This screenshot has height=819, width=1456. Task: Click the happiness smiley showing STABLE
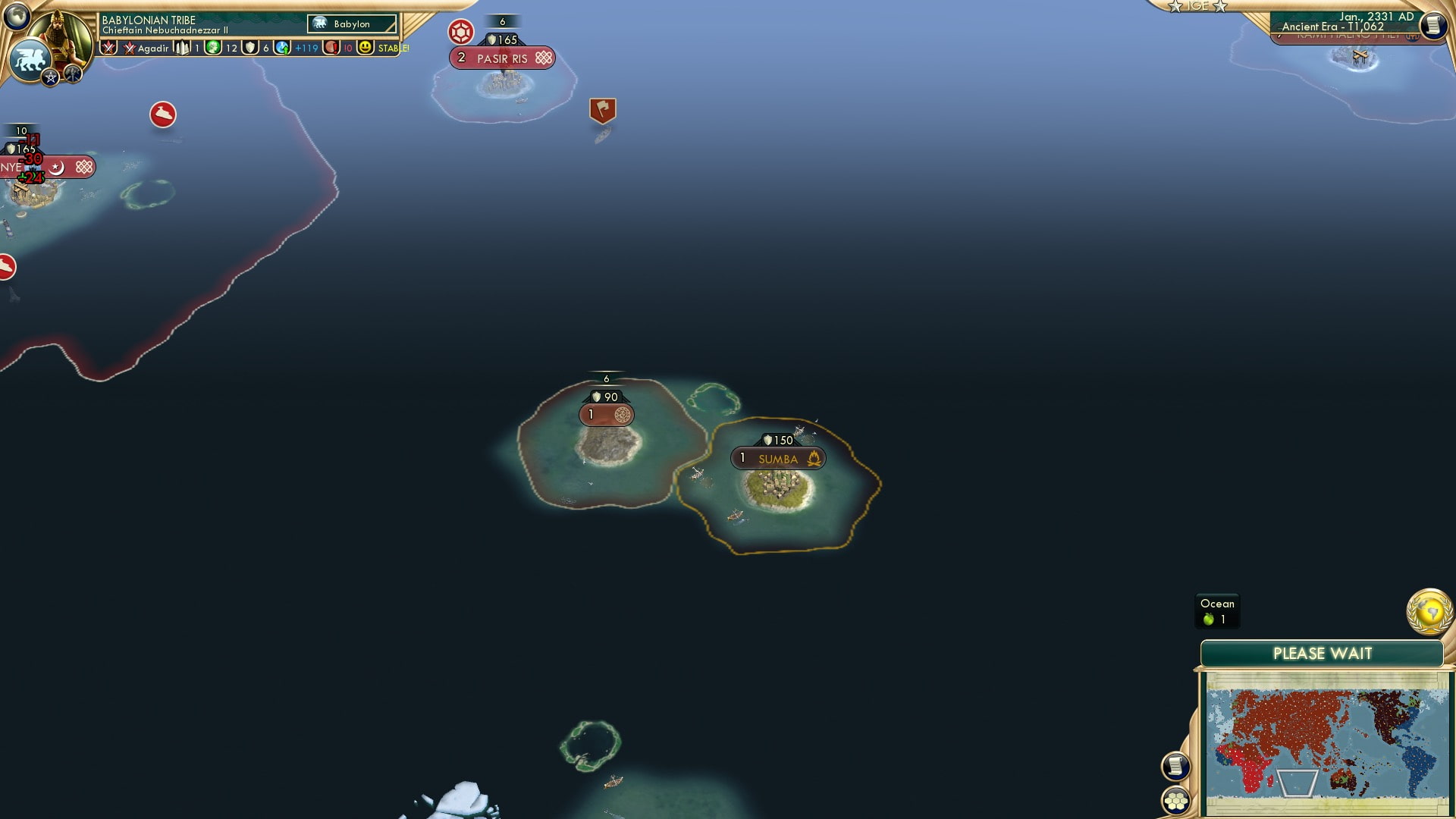pyautogui.click(x=366, y=48)
